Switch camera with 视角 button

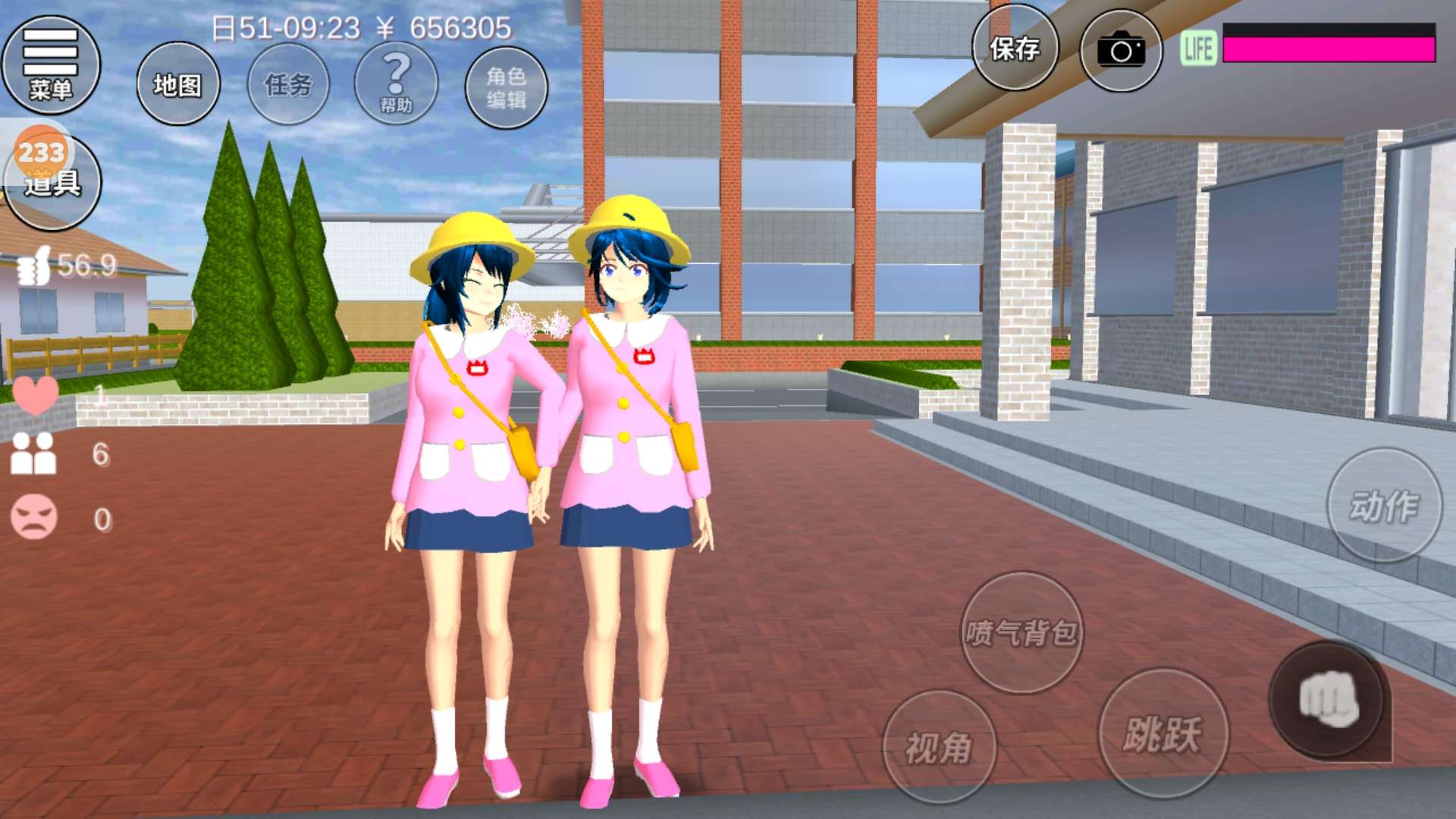coord(940,748)
